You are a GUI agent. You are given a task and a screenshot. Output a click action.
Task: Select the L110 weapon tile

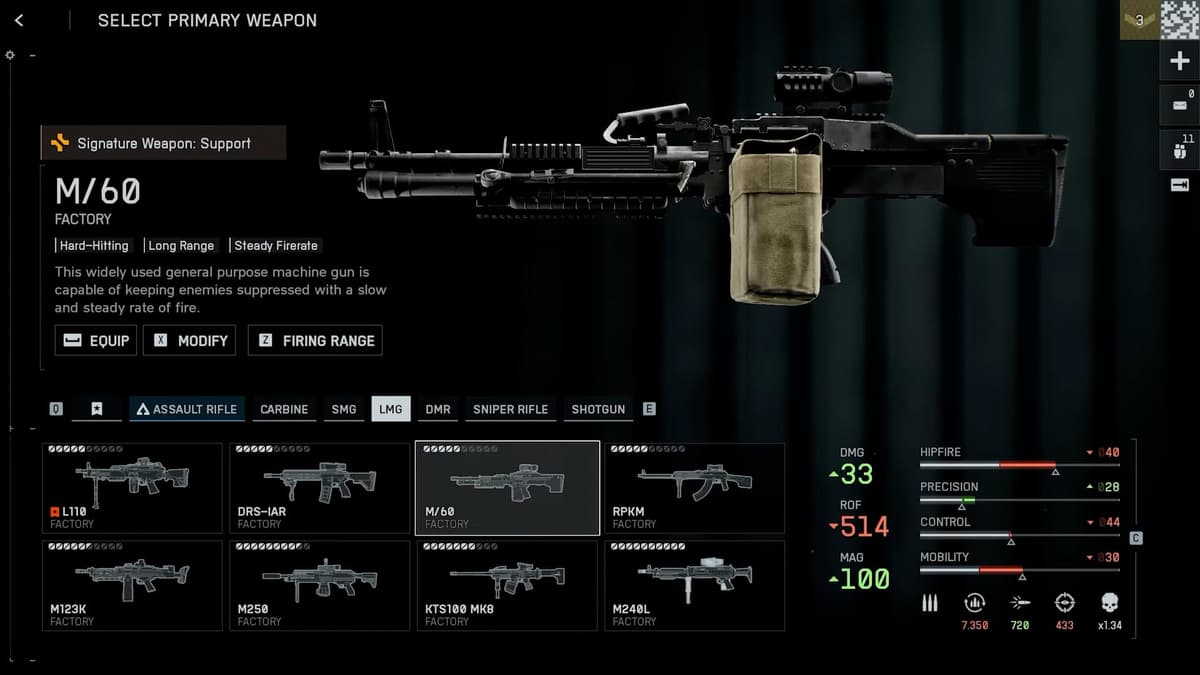132,488
